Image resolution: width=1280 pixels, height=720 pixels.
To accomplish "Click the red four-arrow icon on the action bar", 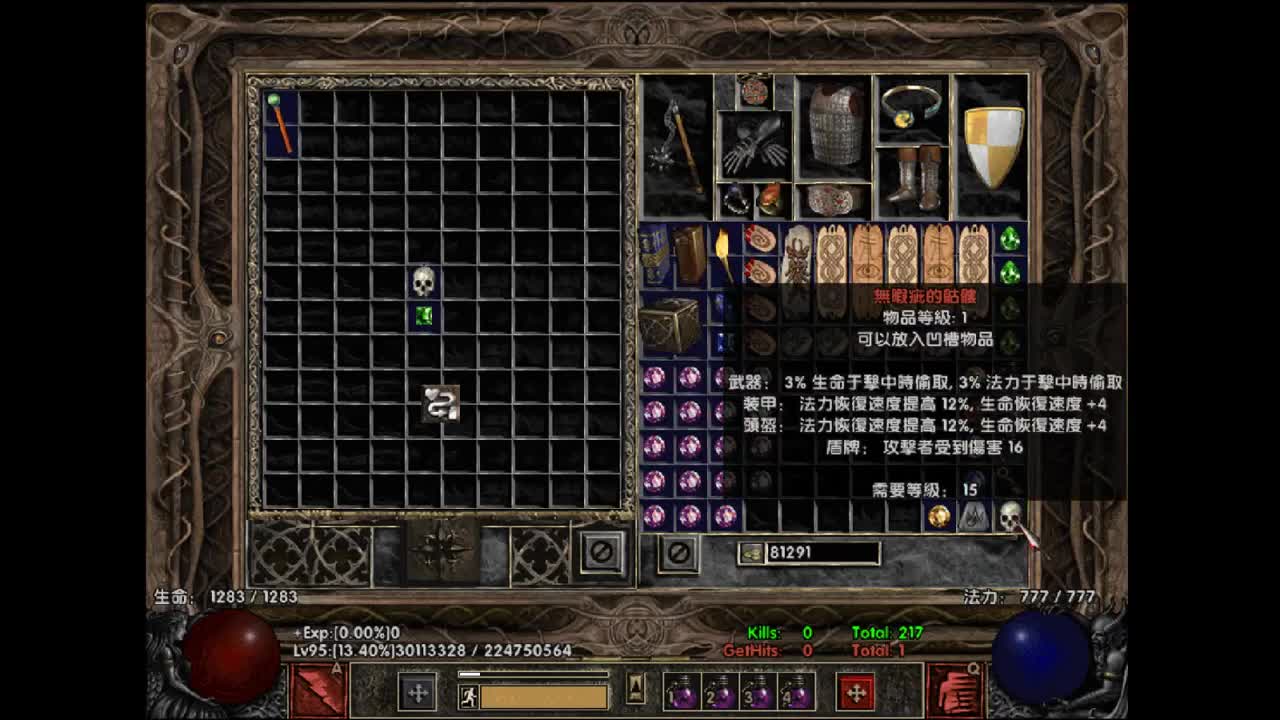I will [x=855, y=691].
